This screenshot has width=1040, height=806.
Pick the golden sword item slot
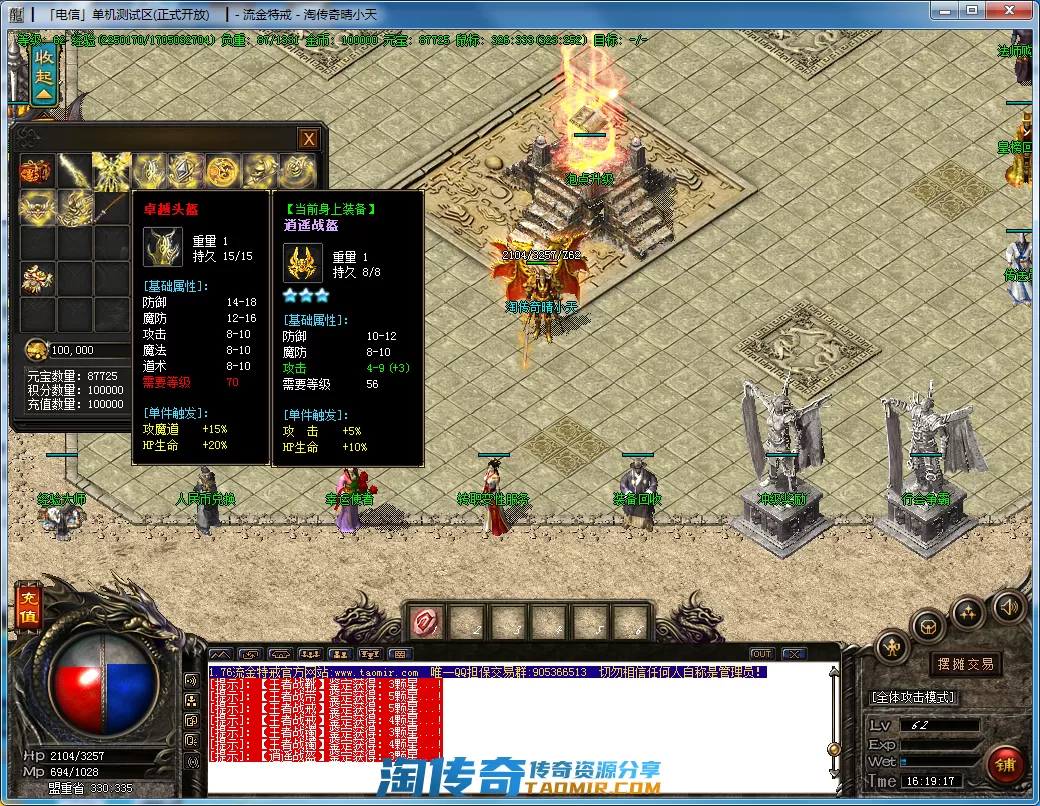click(x=73, y=172)
